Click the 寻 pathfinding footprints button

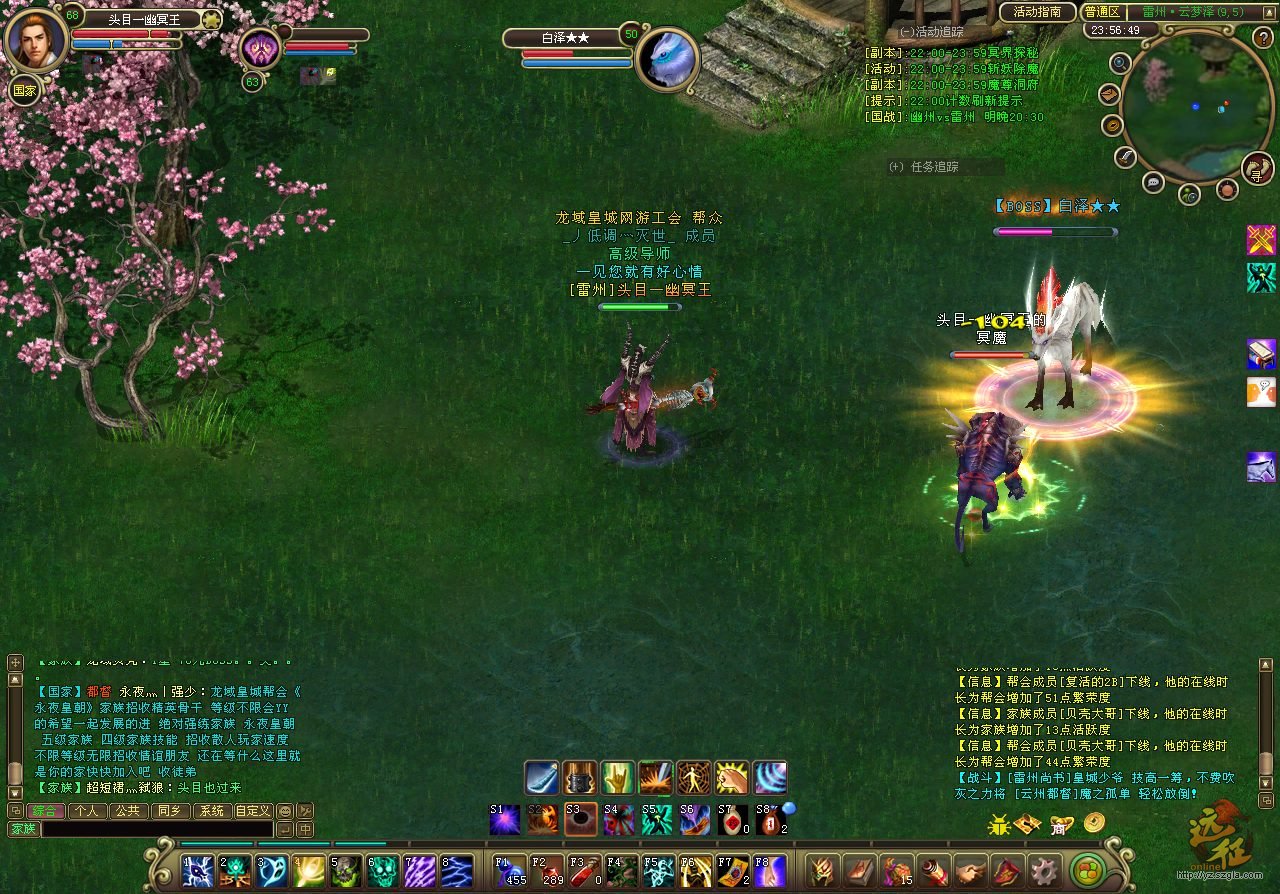click(1256, 170)
